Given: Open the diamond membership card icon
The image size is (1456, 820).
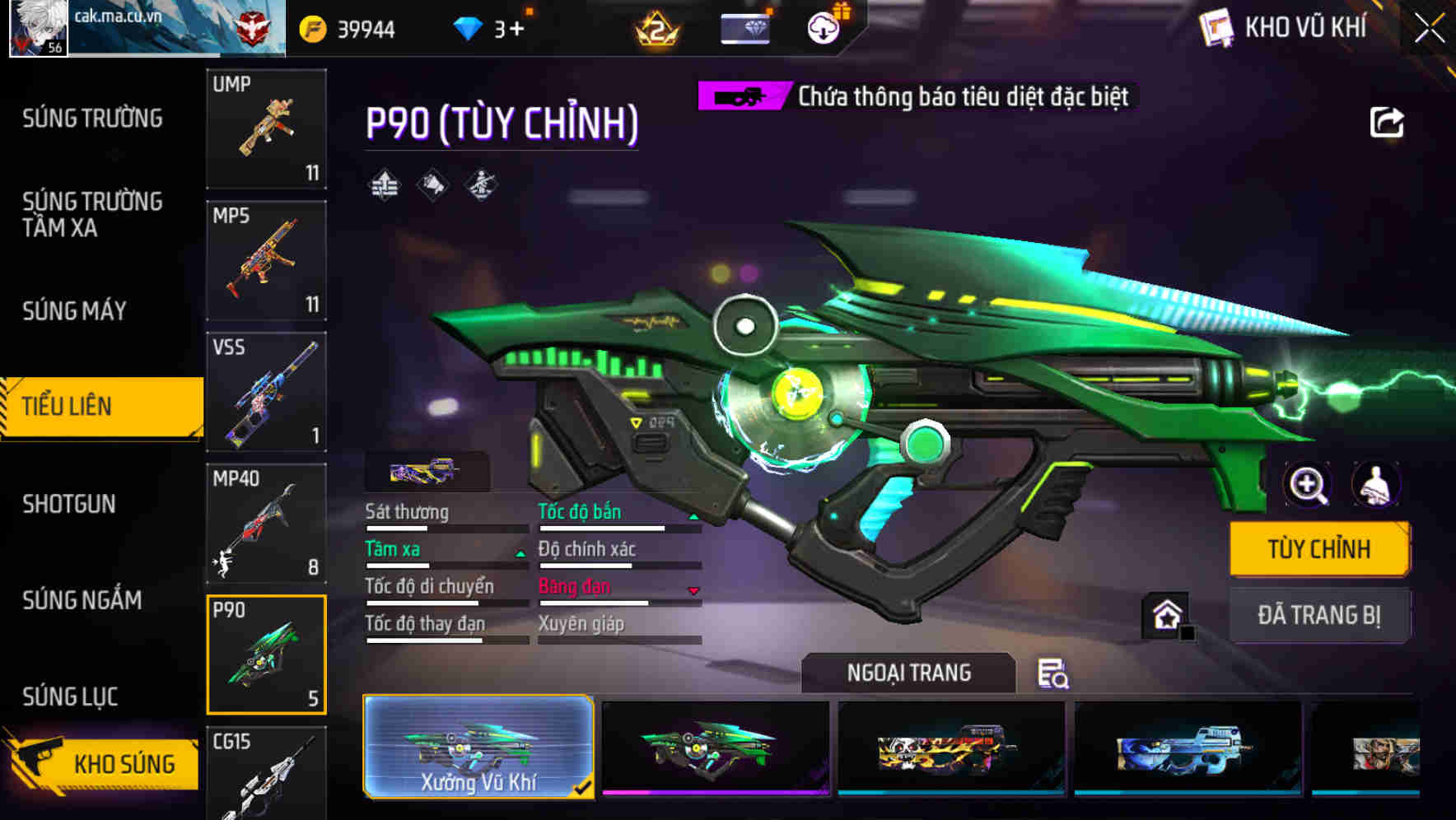Looking at the screenshot, I should point(745,27).
